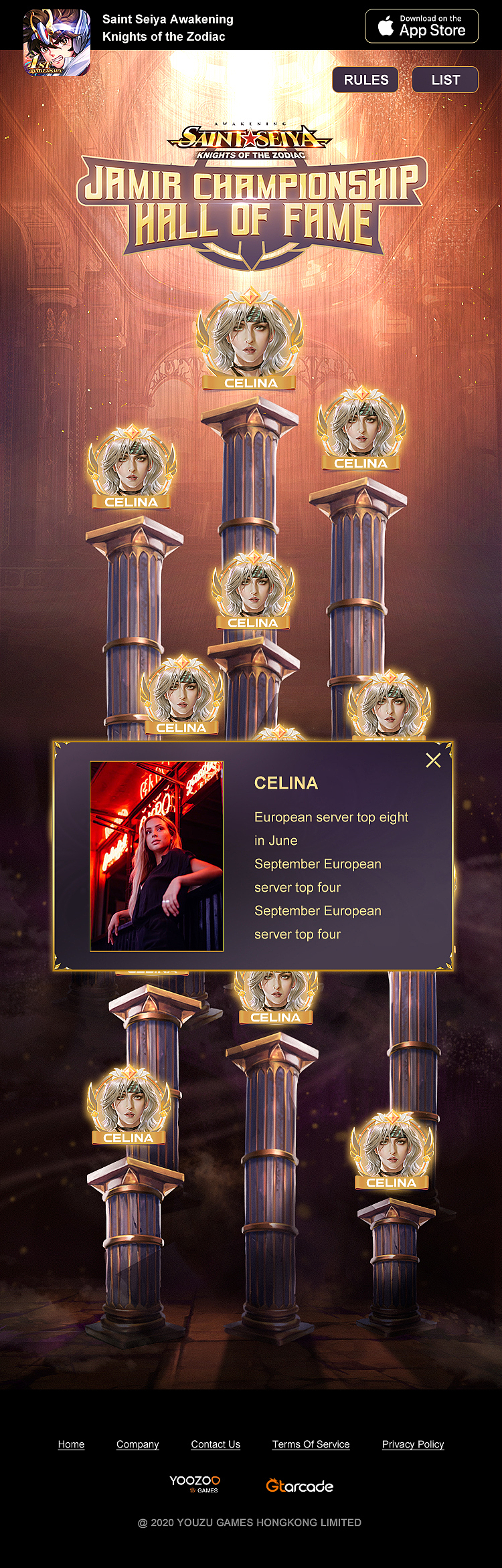Open the Privacy Policy link

(x=413, y=1444)
